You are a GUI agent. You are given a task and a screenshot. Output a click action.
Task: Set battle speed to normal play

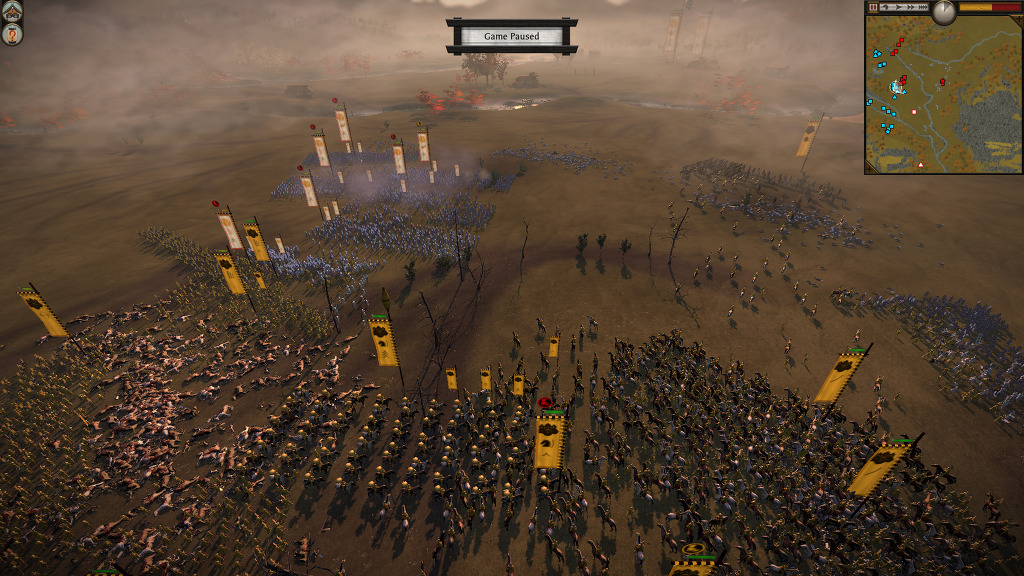tap(898, 7)
